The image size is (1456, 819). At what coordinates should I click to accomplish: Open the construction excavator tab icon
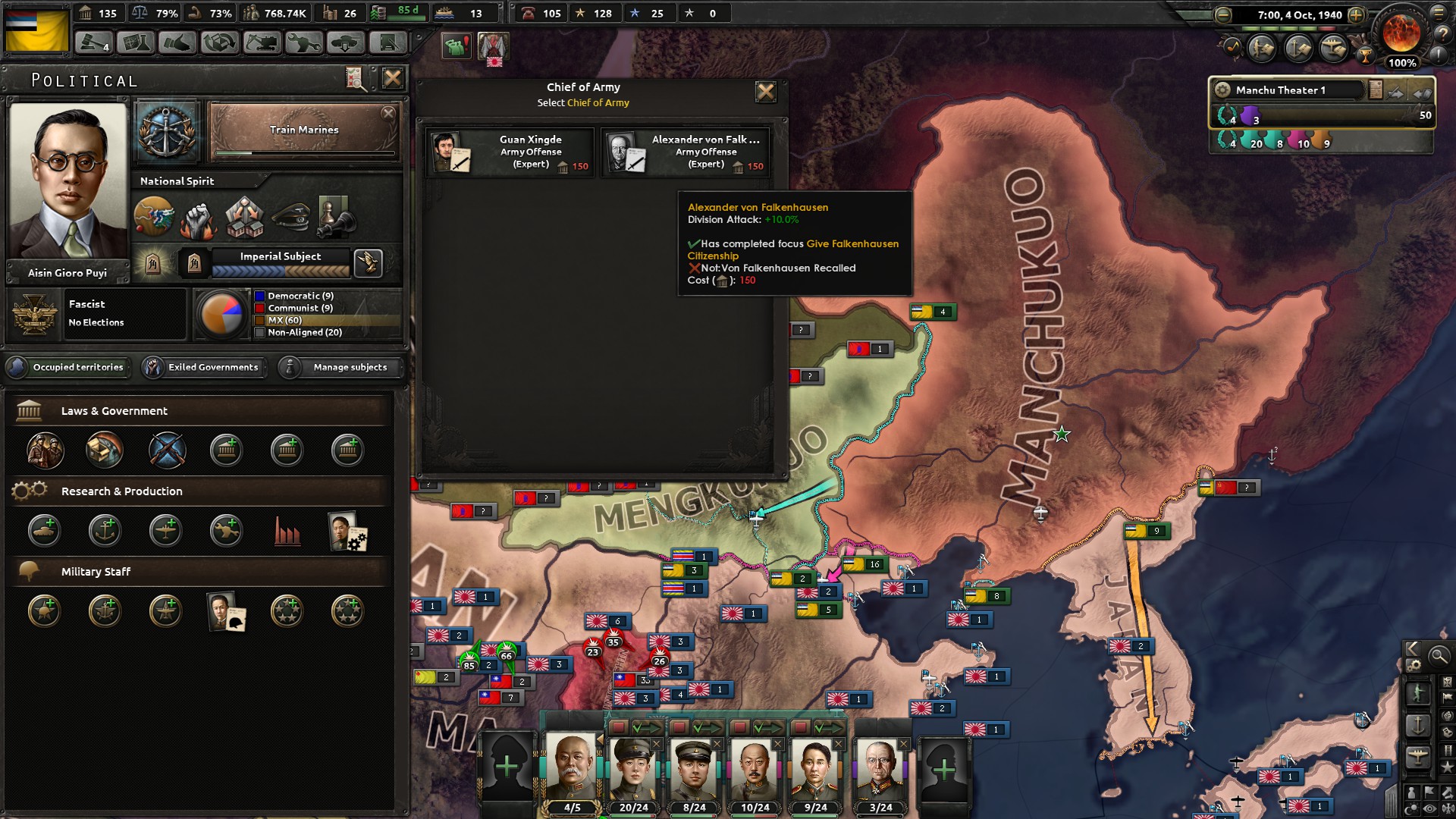pos(262,43)
